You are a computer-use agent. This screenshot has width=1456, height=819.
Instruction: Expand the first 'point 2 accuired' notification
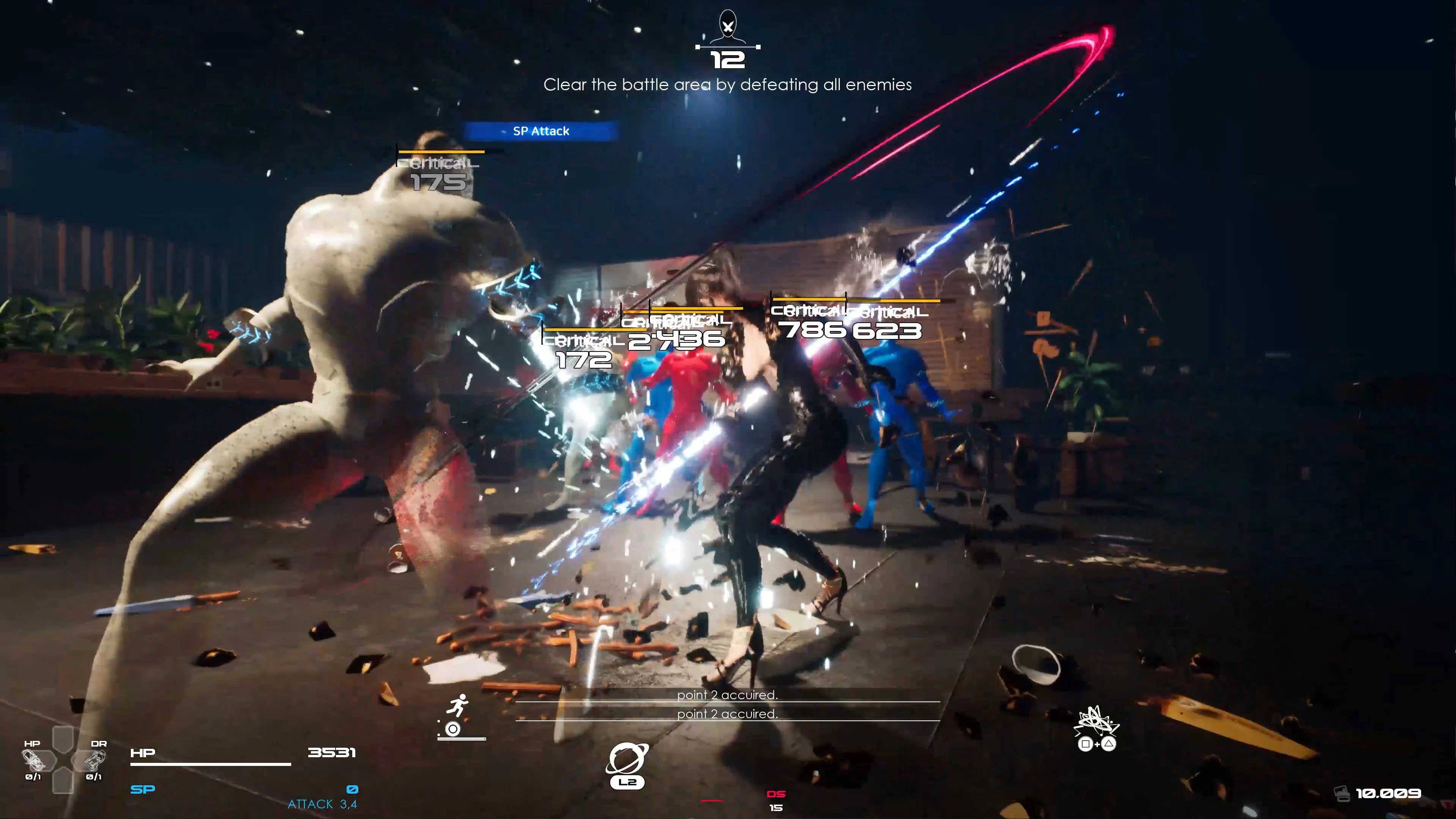point(728,696)
